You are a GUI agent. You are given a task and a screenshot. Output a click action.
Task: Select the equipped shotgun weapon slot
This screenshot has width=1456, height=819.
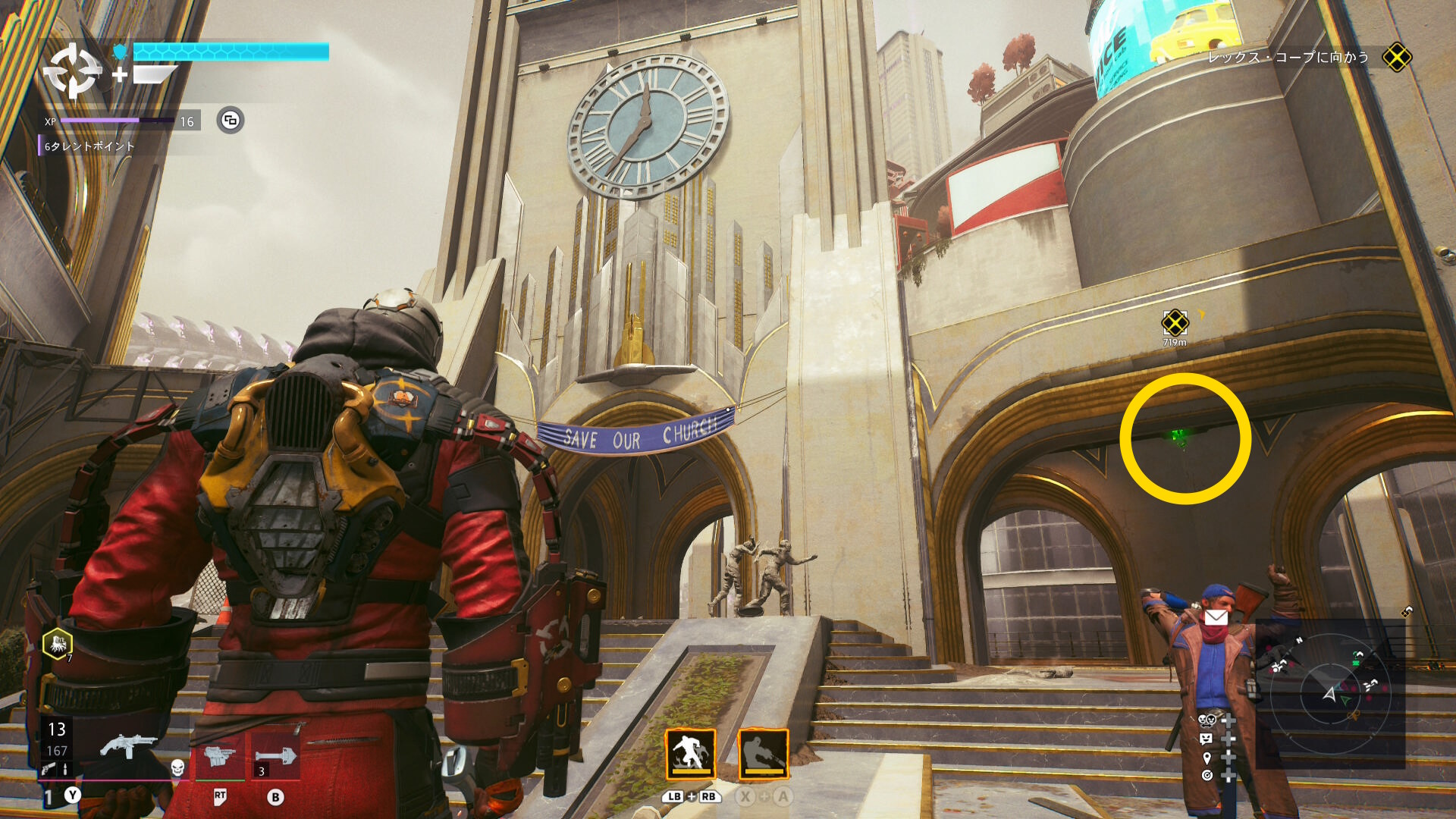click(129, 747)
